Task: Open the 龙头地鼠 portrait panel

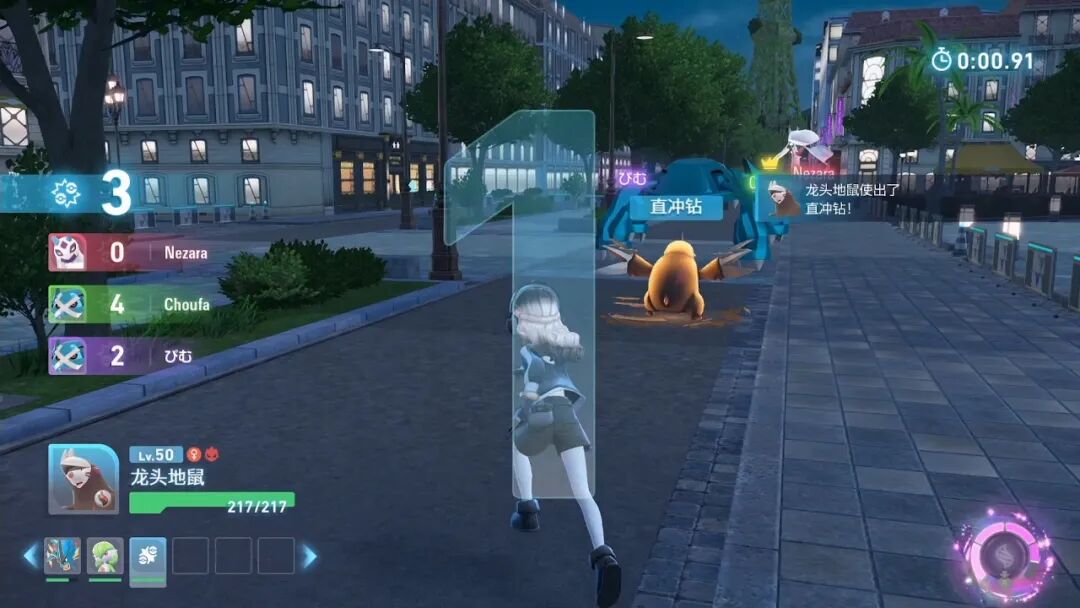Action: pyautogui.click(x=84, y=478)
